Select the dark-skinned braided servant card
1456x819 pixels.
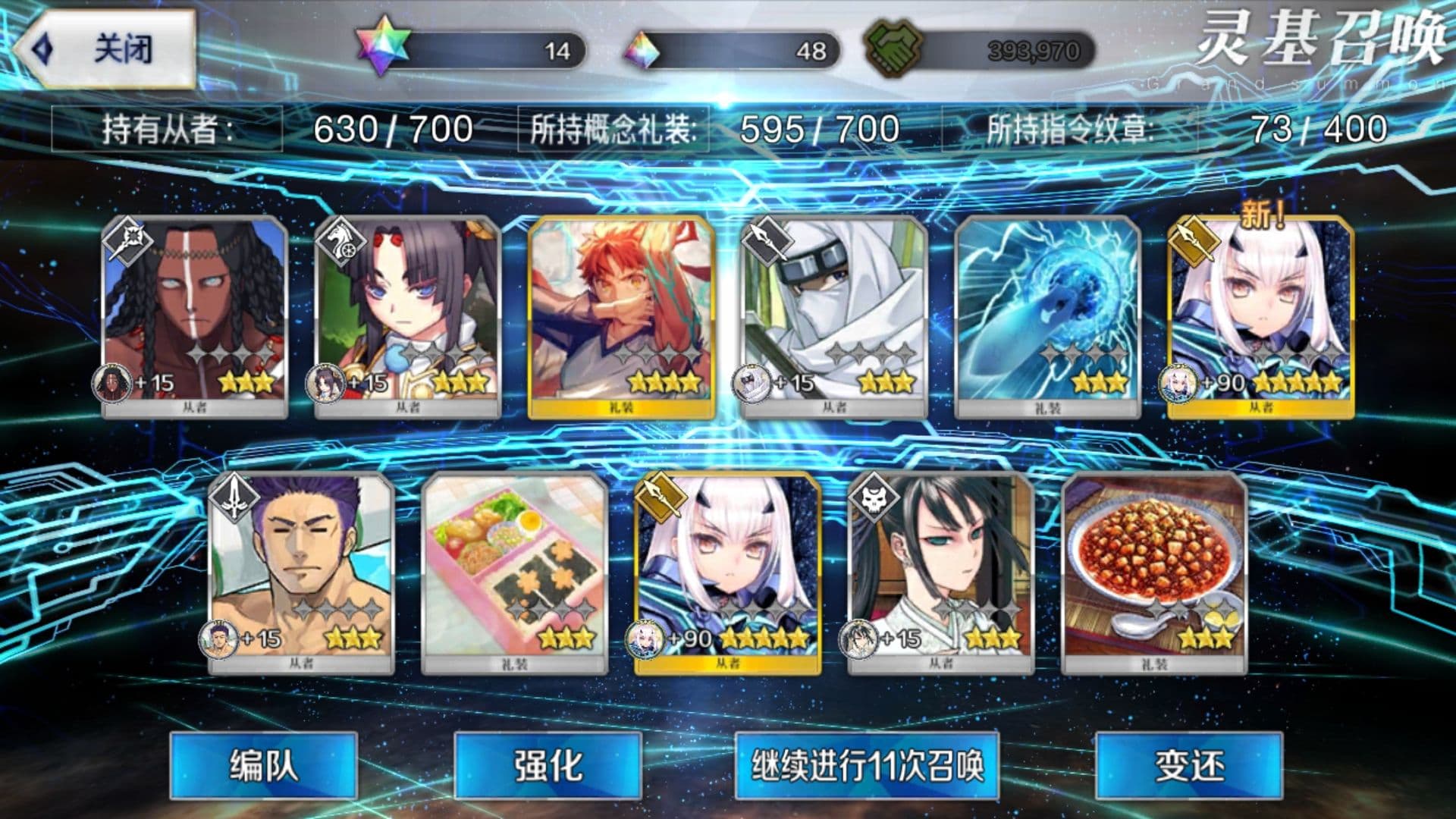[195, 315]
